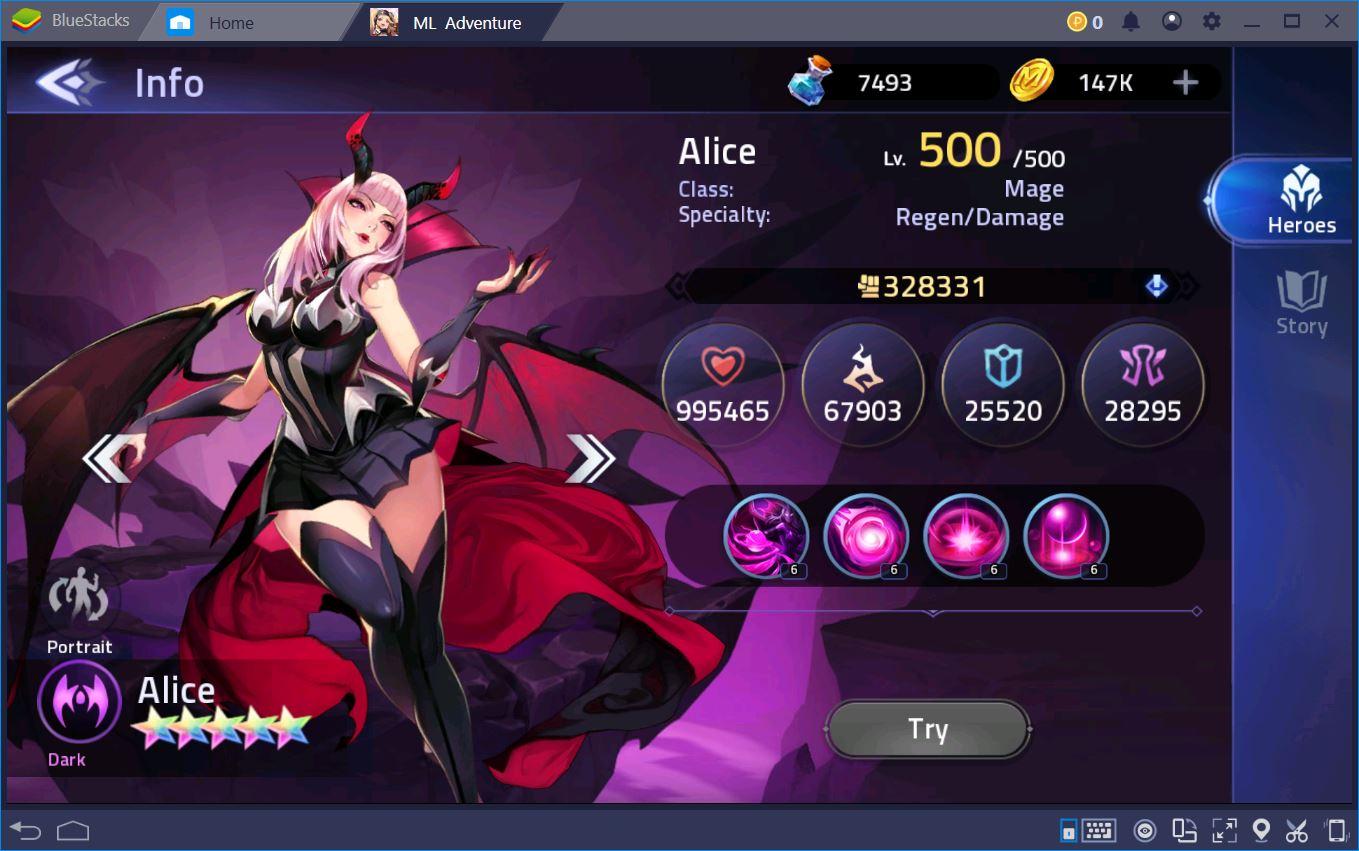Select the pink starburst skill icon
Screen dimensions: 1359x851
pos(966,537)
